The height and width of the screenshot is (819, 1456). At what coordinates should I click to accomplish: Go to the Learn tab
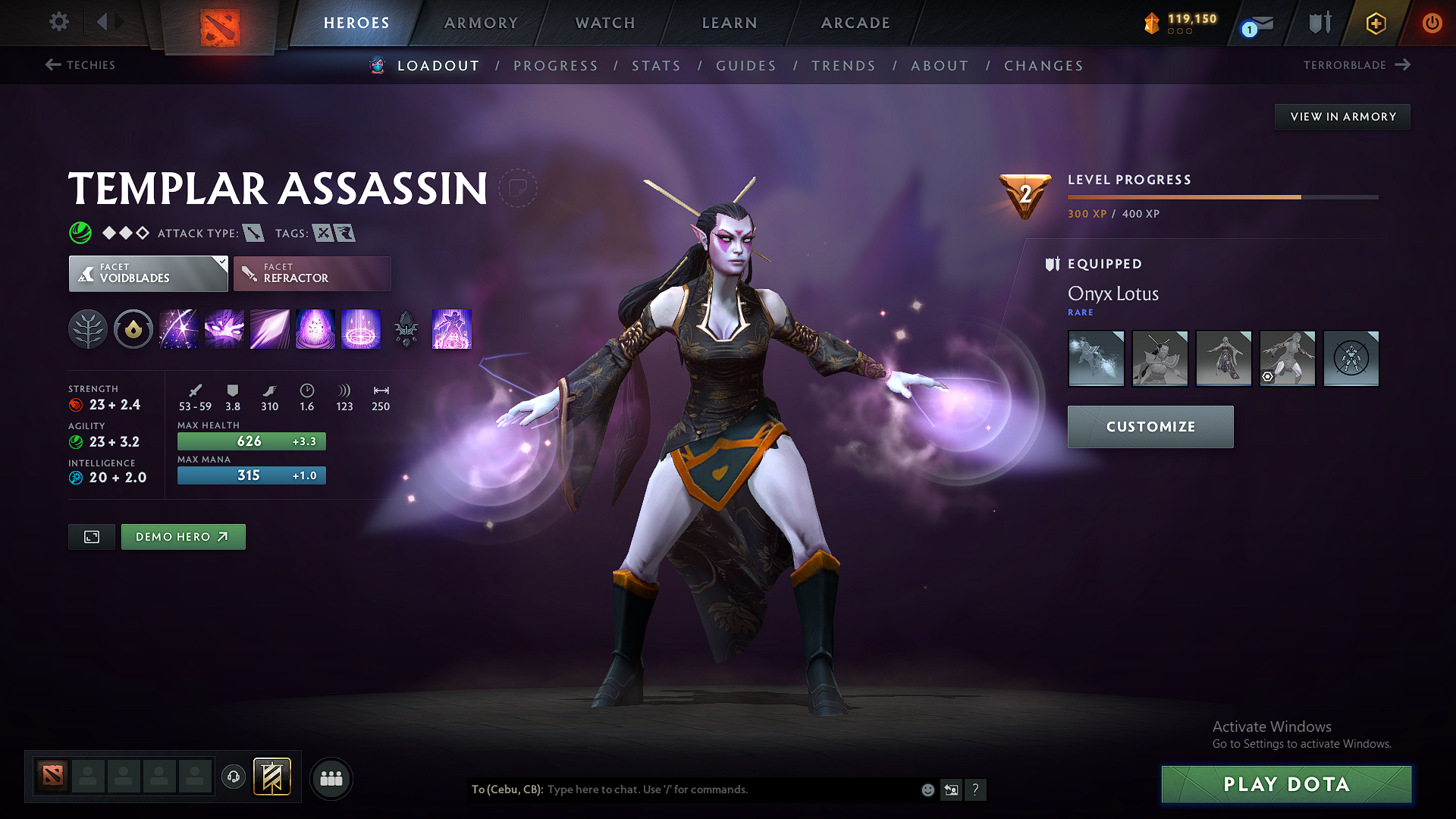[730, 23]
